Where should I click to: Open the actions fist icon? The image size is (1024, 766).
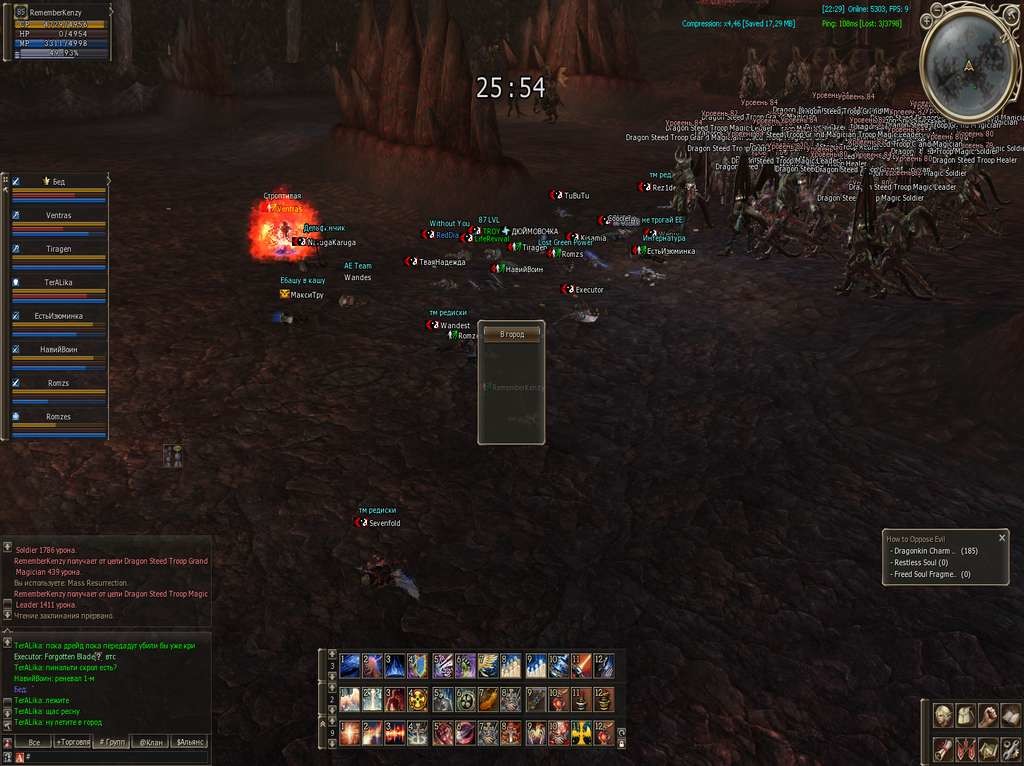(987, 716)
